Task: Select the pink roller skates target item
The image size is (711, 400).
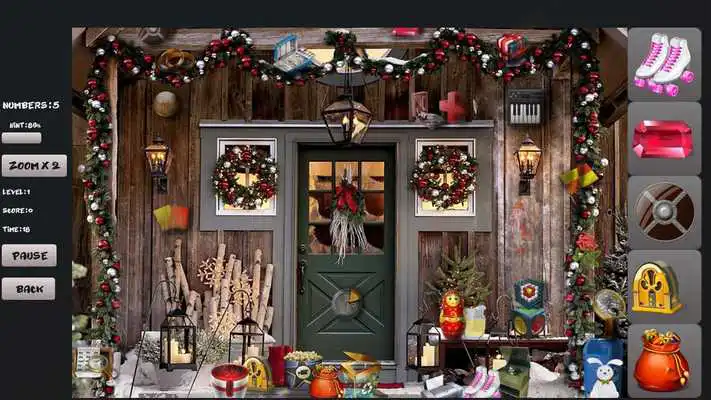Action: pyautogui.click(x=664, y=62)
